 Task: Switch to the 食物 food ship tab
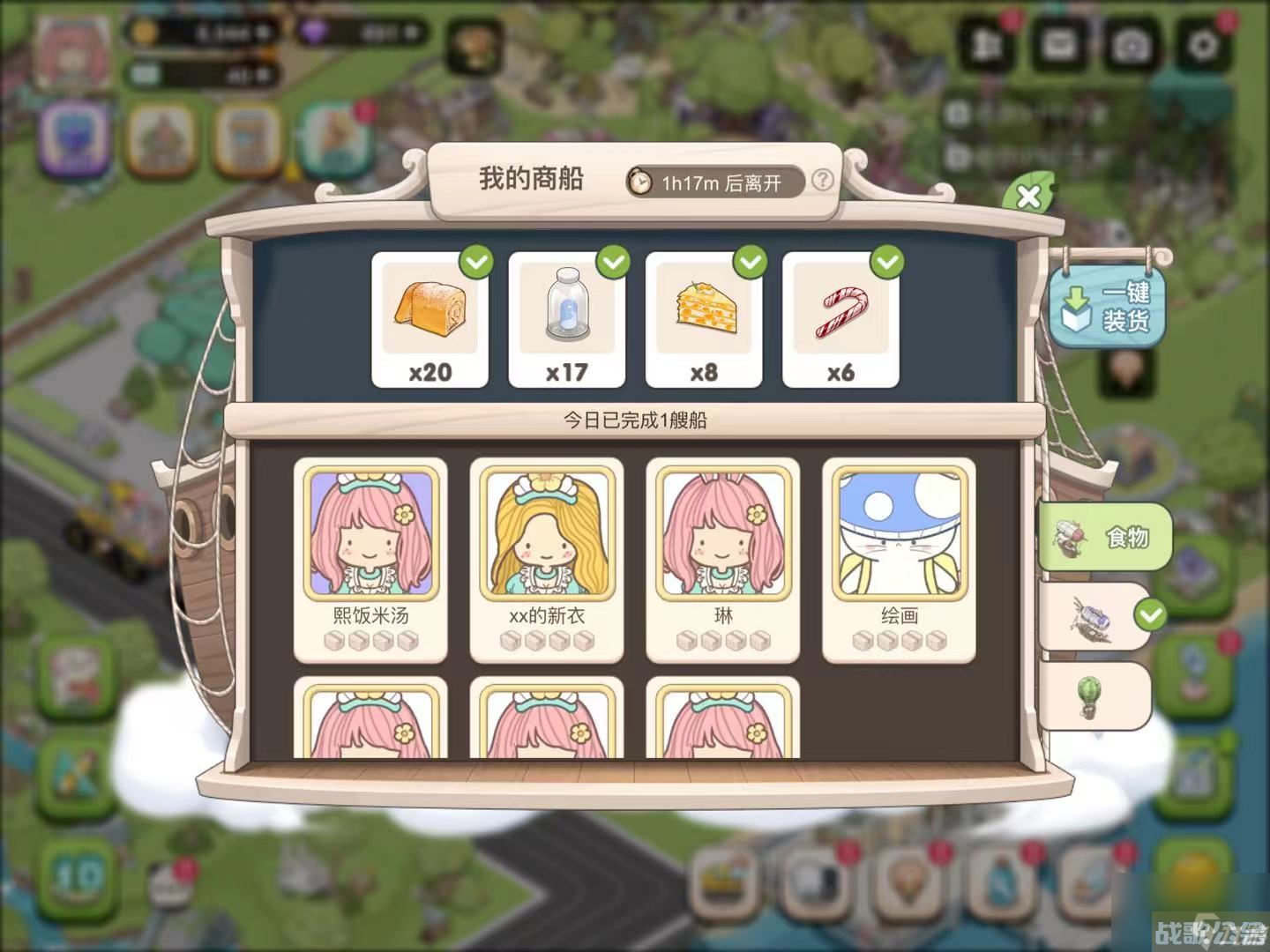pos(1107,537)
